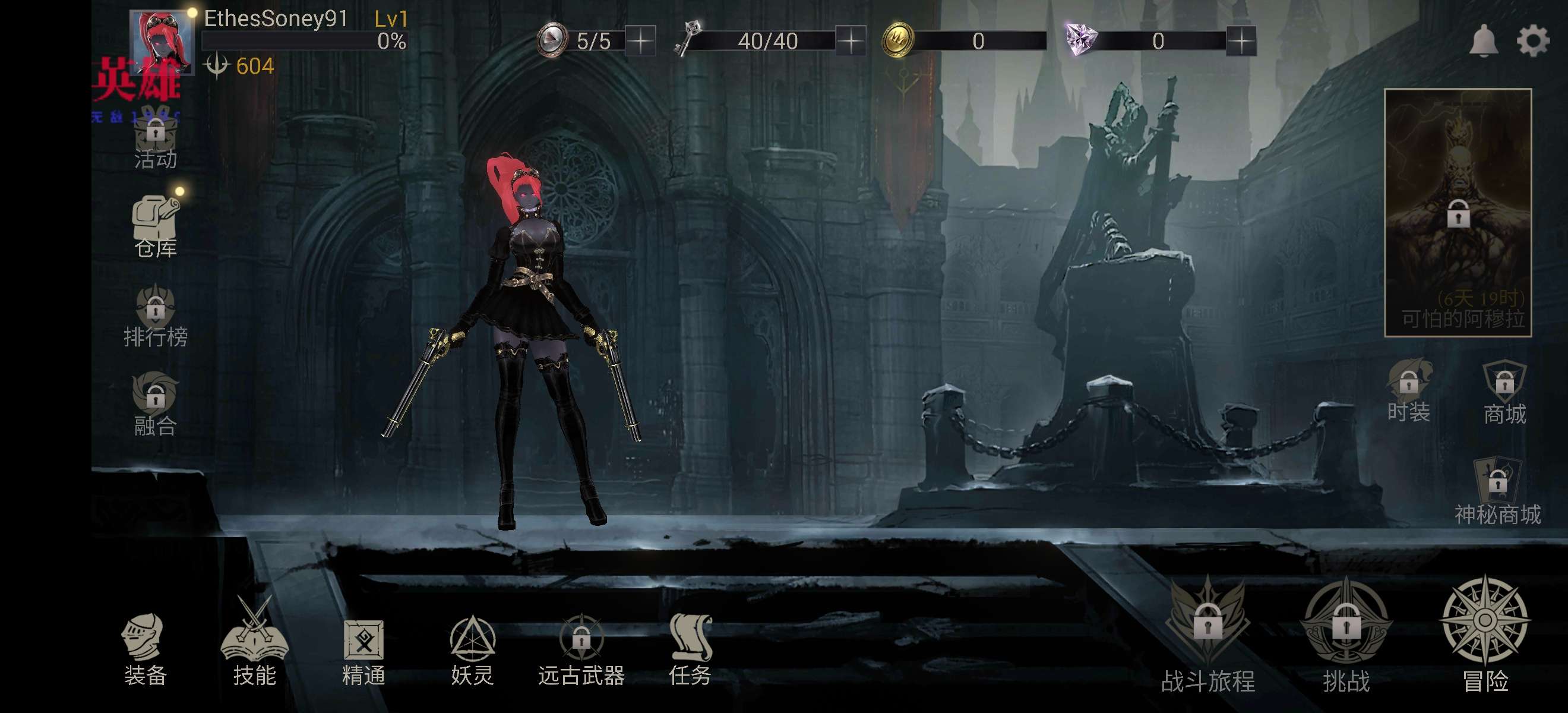Screen dimensions: 1568x713
Task: Select the 可怕的阿穆拉 boss event card
Action: pos(1458,212)
